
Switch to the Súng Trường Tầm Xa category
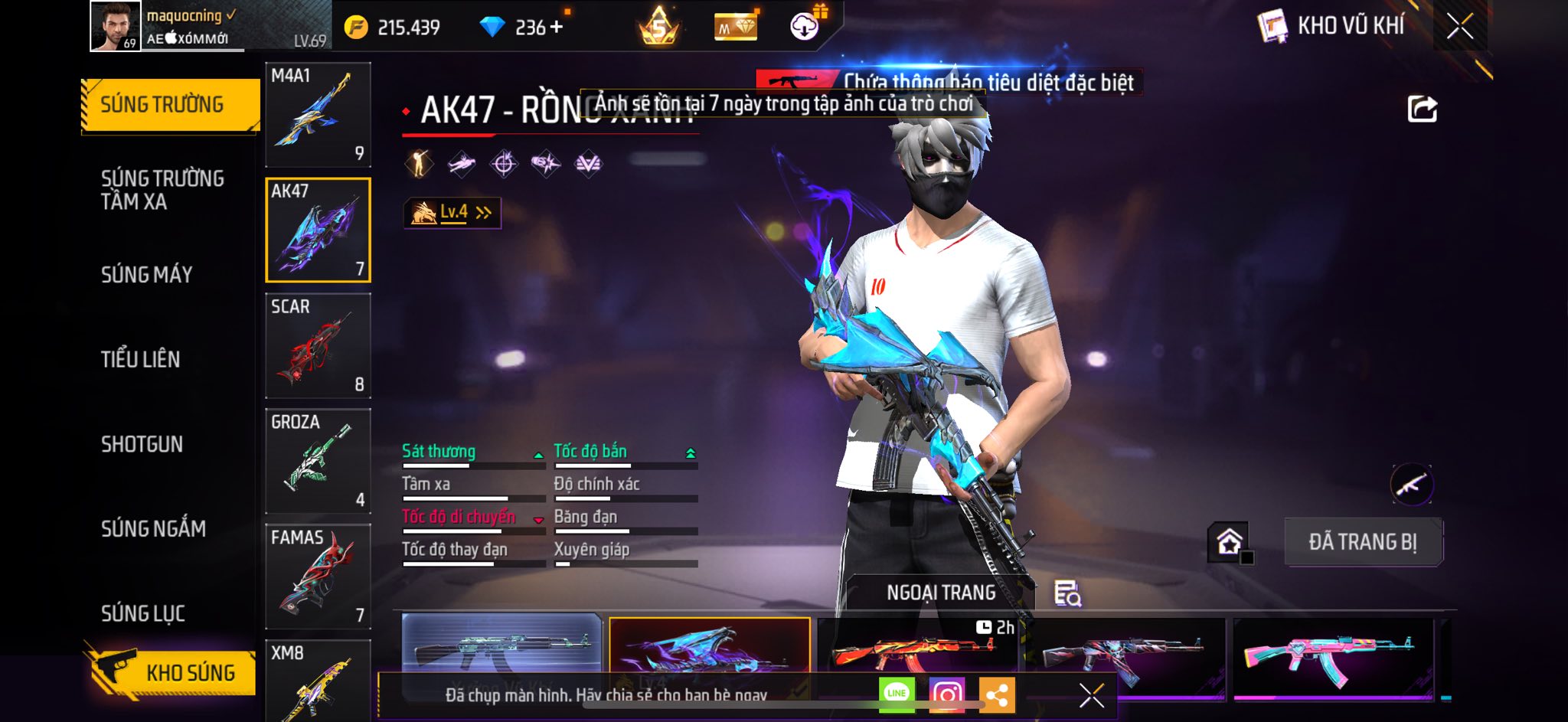(162, 190)
